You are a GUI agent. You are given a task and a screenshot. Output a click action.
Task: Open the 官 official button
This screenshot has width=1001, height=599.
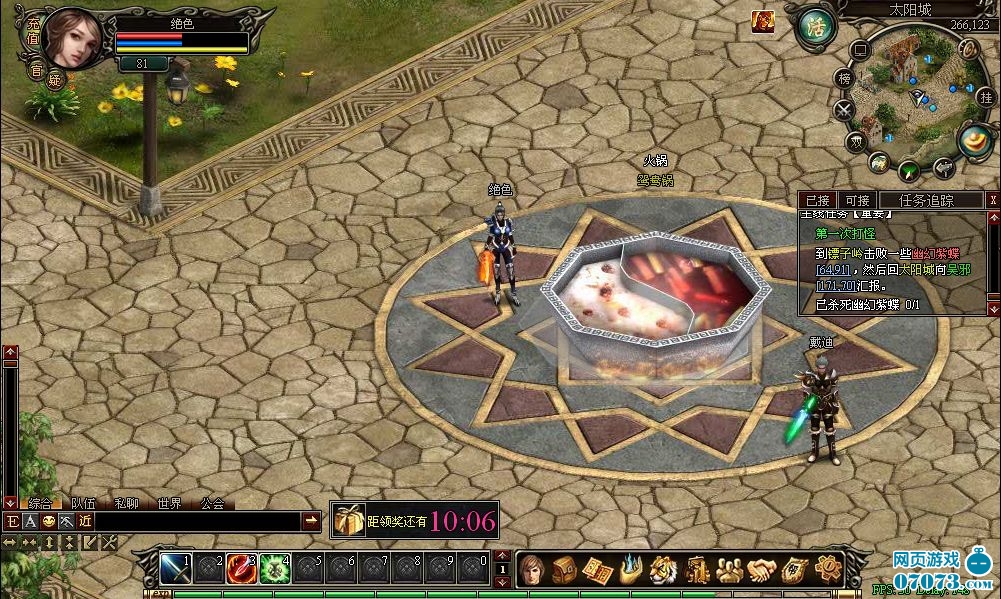[x=36, y=70]
